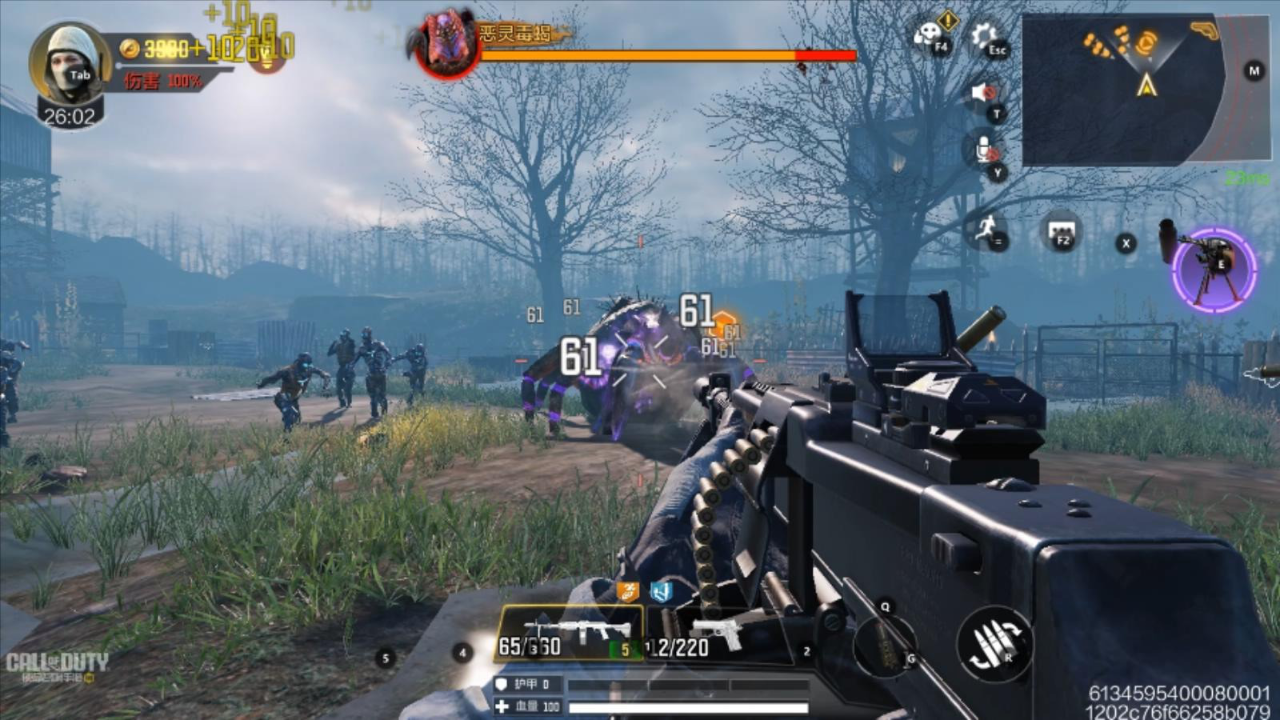This screenshot has height=720, width=1280.
Task: Tap the sprint running-man icon
Action: pyautogui.click(x=986, y=231)
